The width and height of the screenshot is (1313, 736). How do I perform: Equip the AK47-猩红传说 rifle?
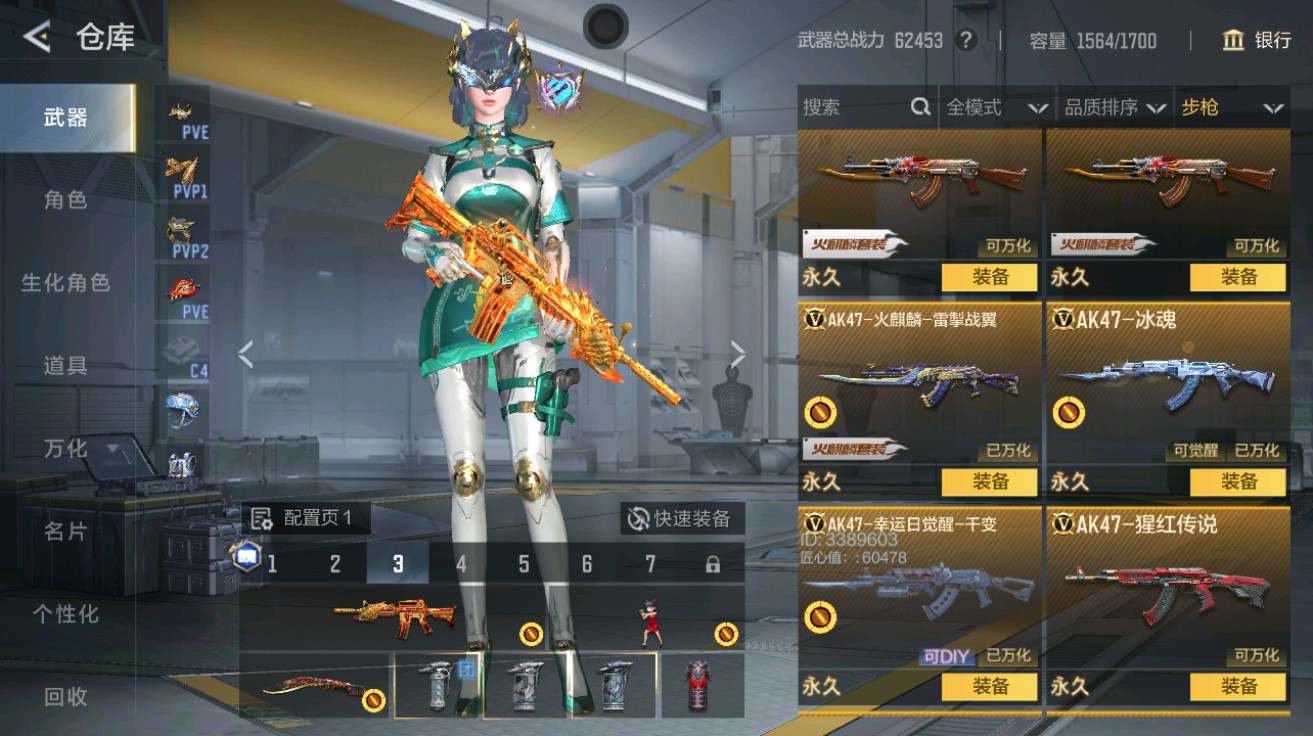click(x=1238, y=687)
